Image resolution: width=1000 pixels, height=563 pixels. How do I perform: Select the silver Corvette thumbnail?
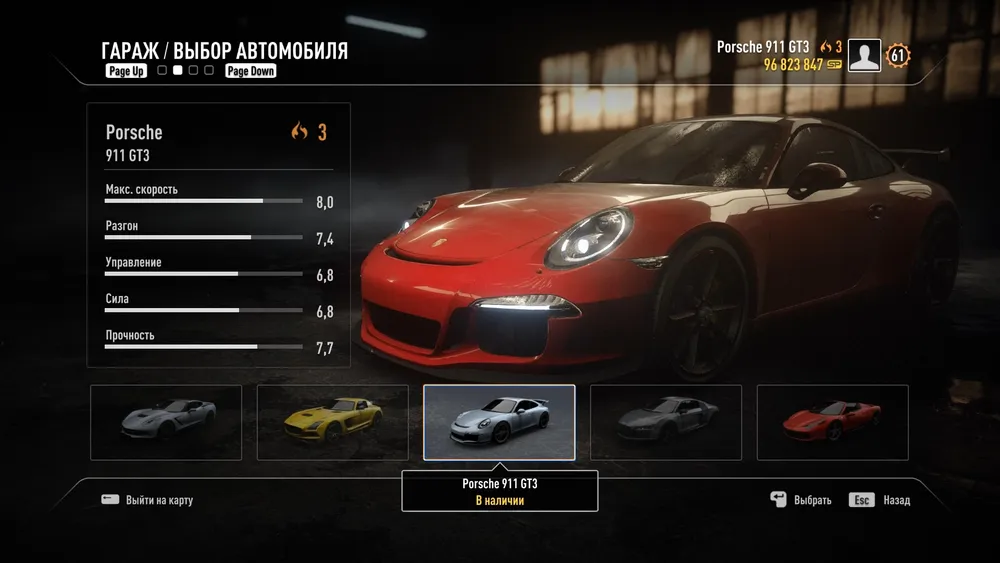click(166, 422)
